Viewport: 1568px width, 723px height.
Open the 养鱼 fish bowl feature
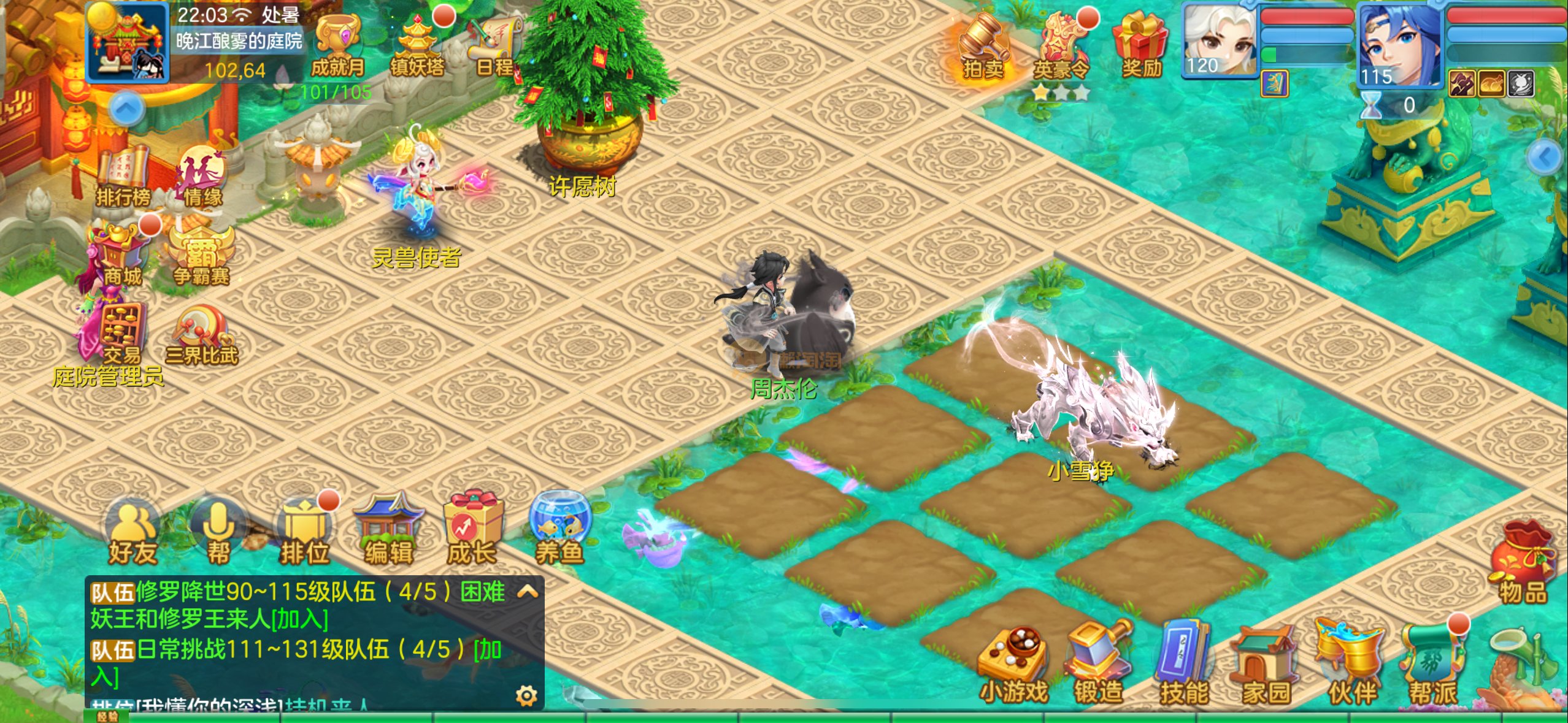click(559, 530)
